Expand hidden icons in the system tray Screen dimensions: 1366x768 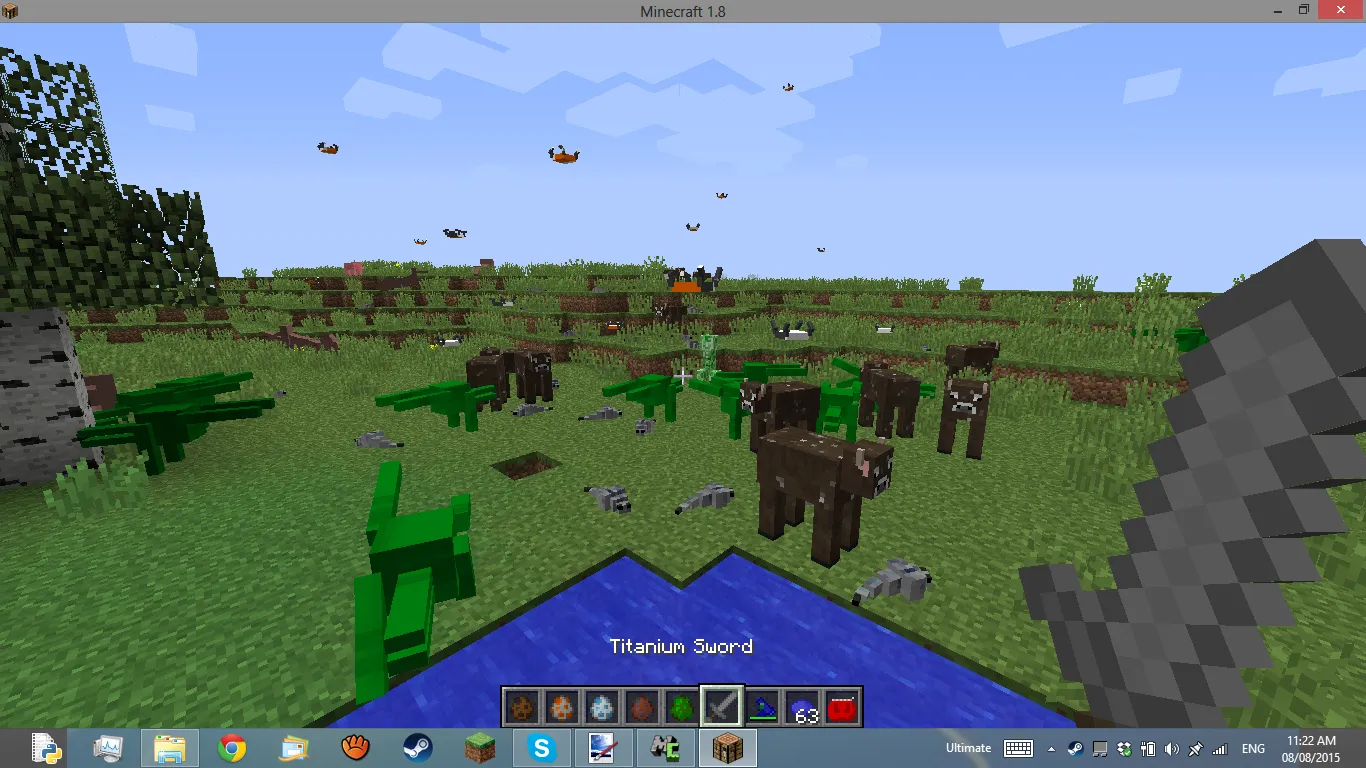(1049, 747)
